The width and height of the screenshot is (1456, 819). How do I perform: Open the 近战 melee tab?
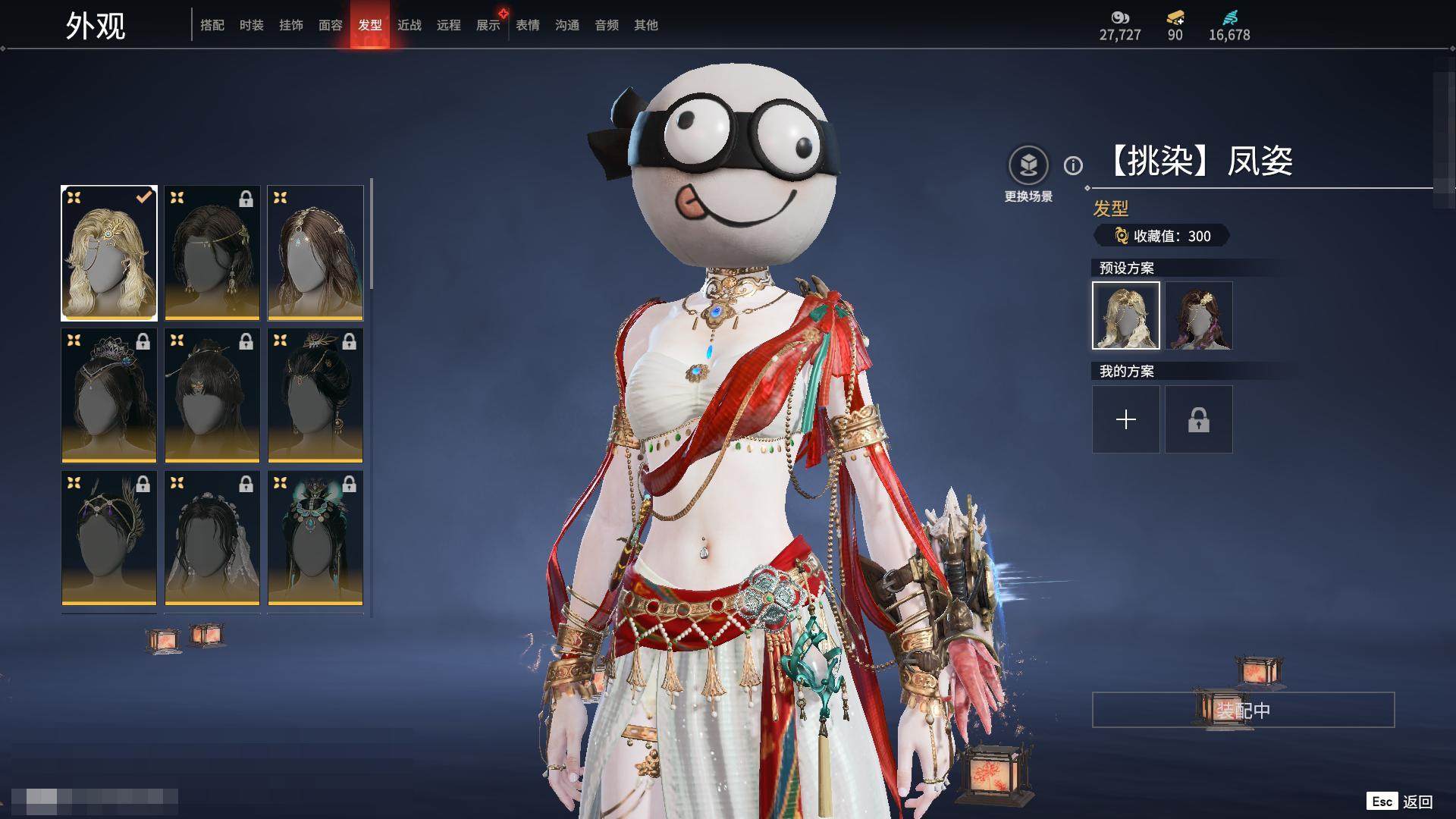point(409,25)
